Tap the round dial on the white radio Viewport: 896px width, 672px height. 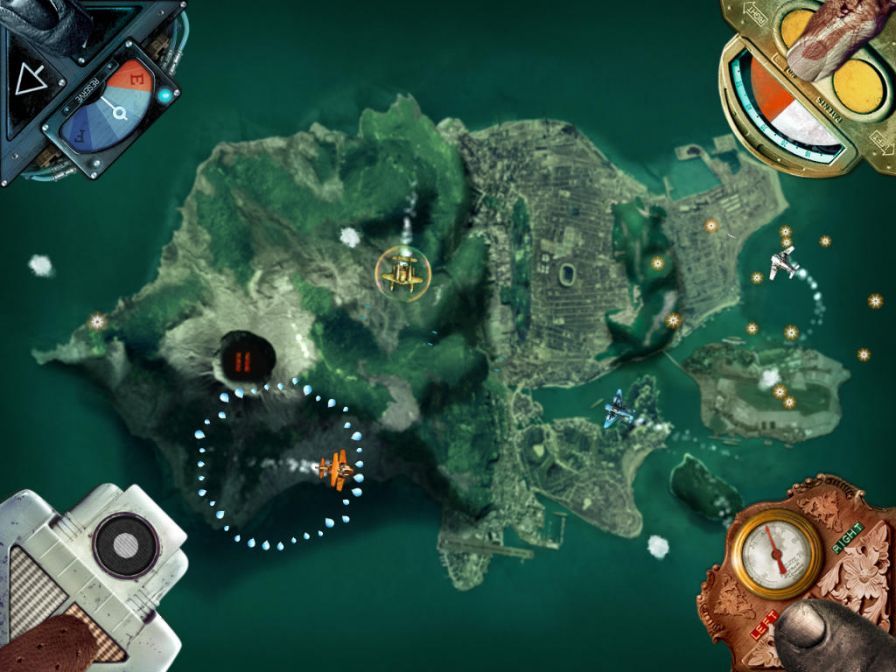tap(124, 545)
